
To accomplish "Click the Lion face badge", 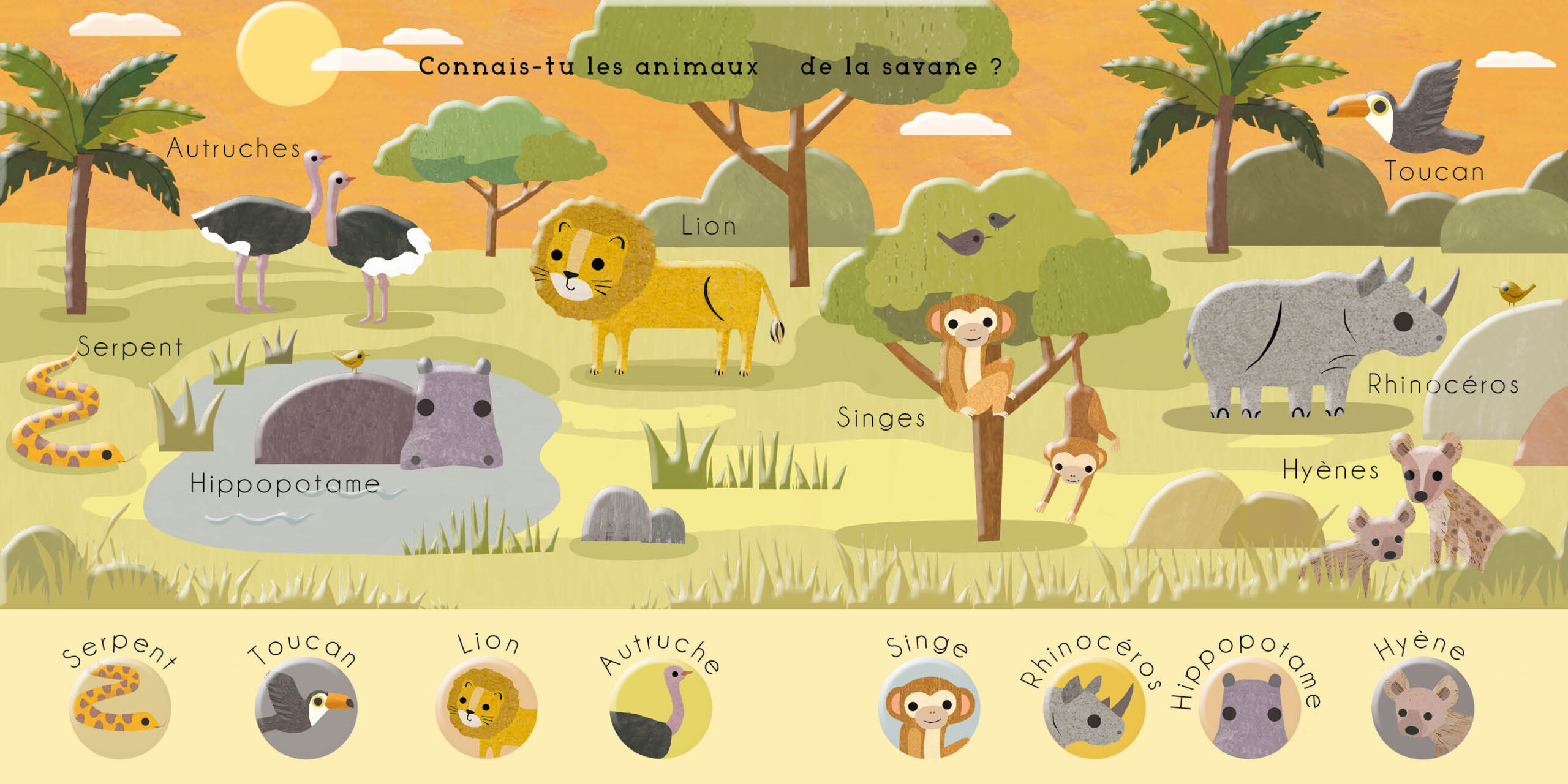I will tap(486, 708).
